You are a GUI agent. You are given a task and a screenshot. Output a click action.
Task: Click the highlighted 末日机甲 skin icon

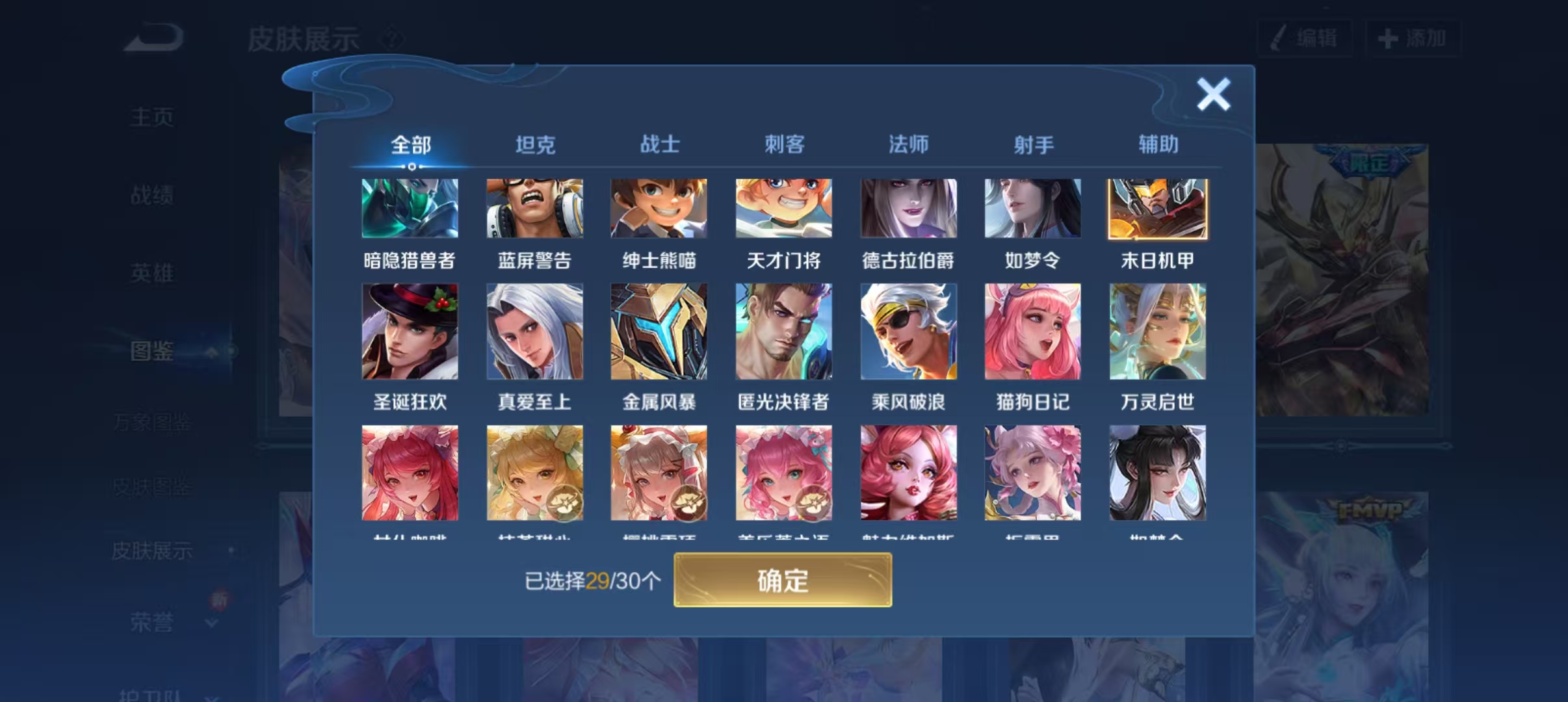(x=1157, y=208)
